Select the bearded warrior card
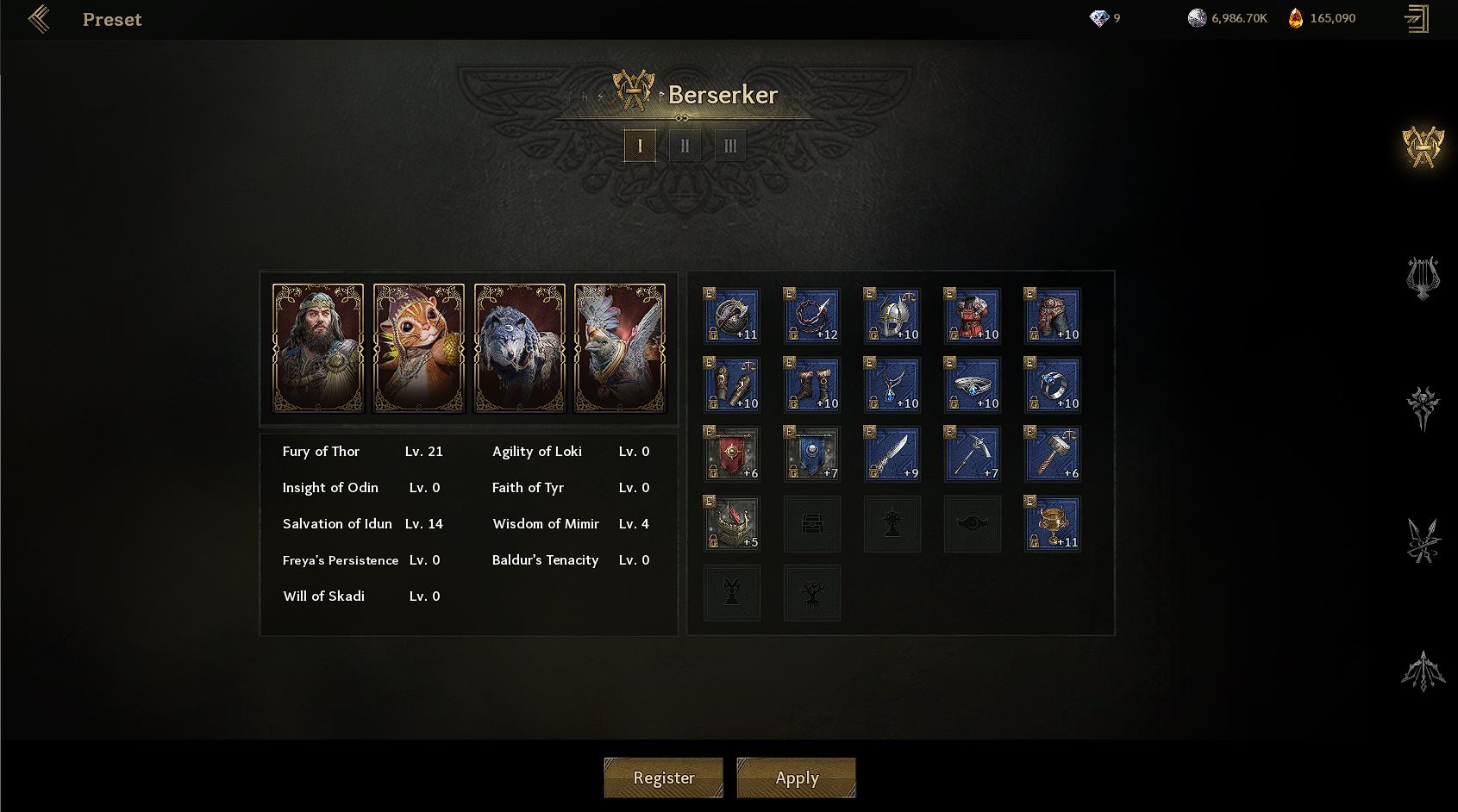This screenshot has width=1458, height=812. [318, 347]
